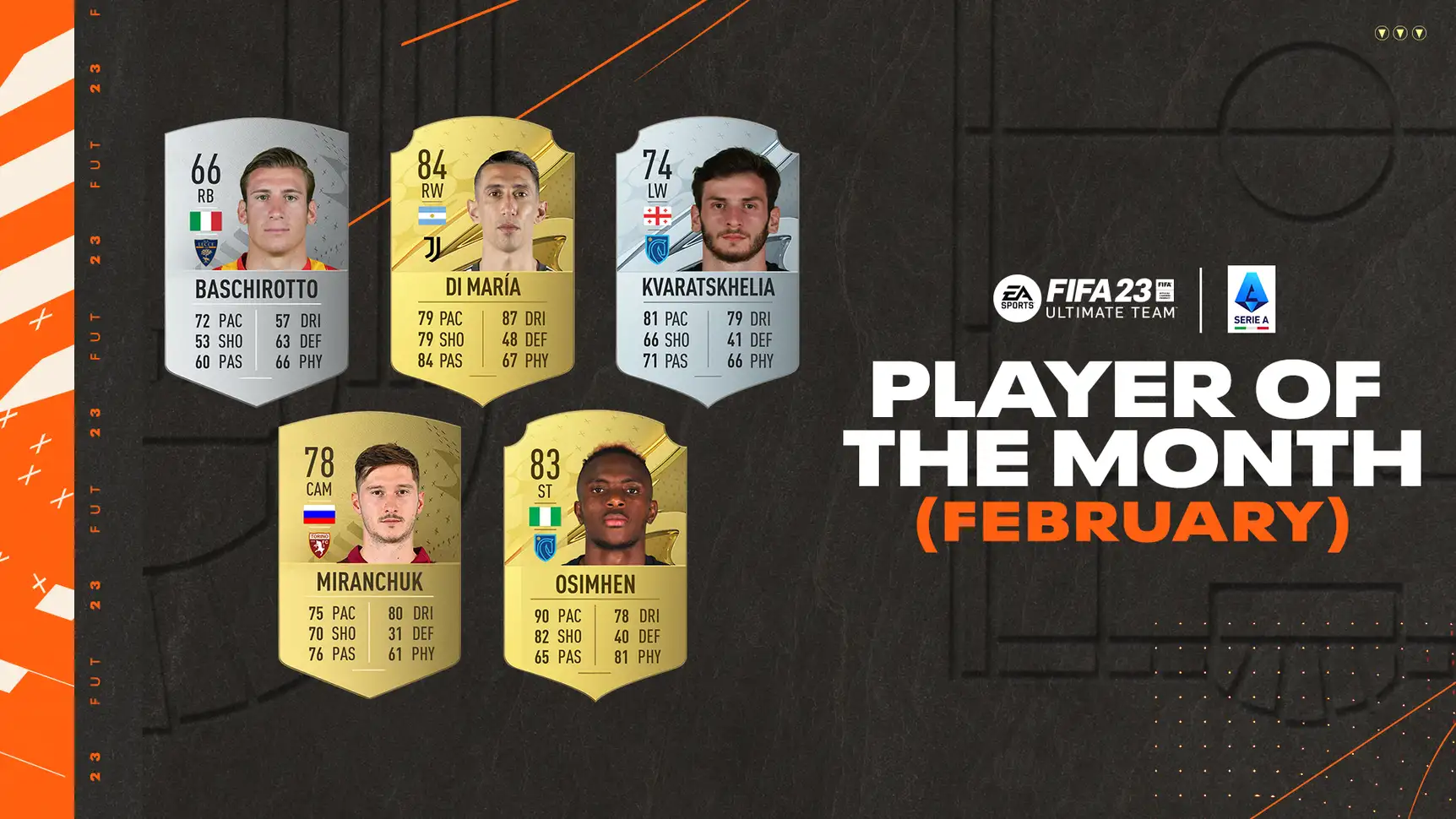
Task: Select the Miranchuk 78 CAM card
Action: coord(370,554)
